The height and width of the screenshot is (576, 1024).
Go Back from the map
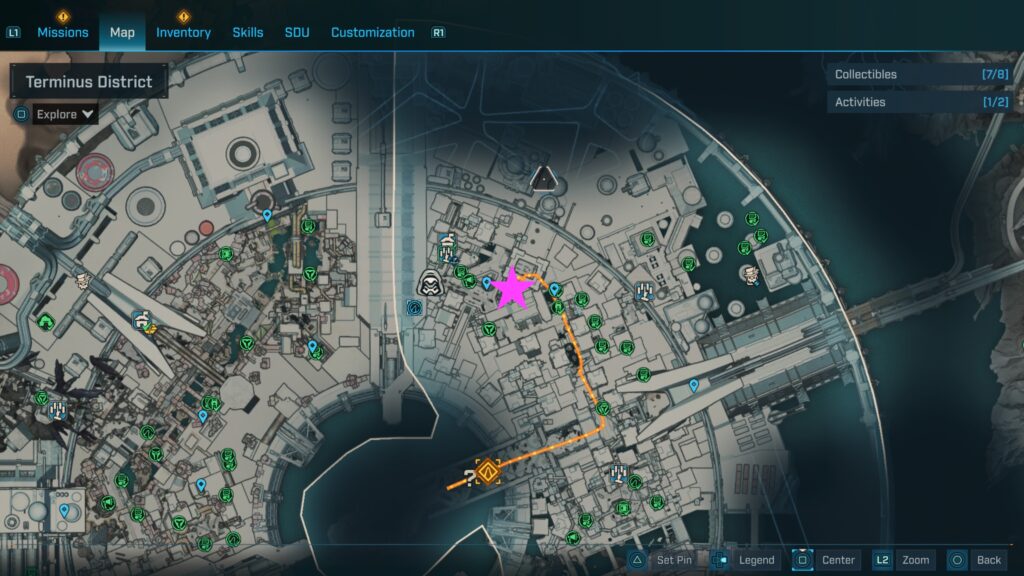pos(976,560)
